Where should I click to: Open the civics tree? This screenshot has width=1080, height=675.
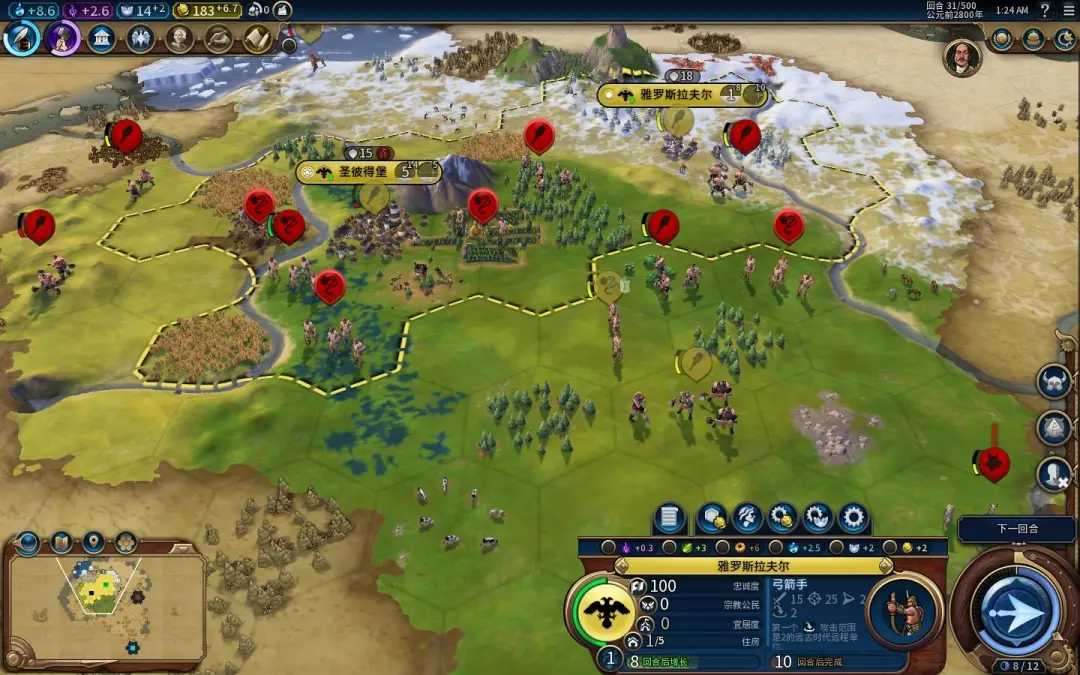tap(62, 38)
